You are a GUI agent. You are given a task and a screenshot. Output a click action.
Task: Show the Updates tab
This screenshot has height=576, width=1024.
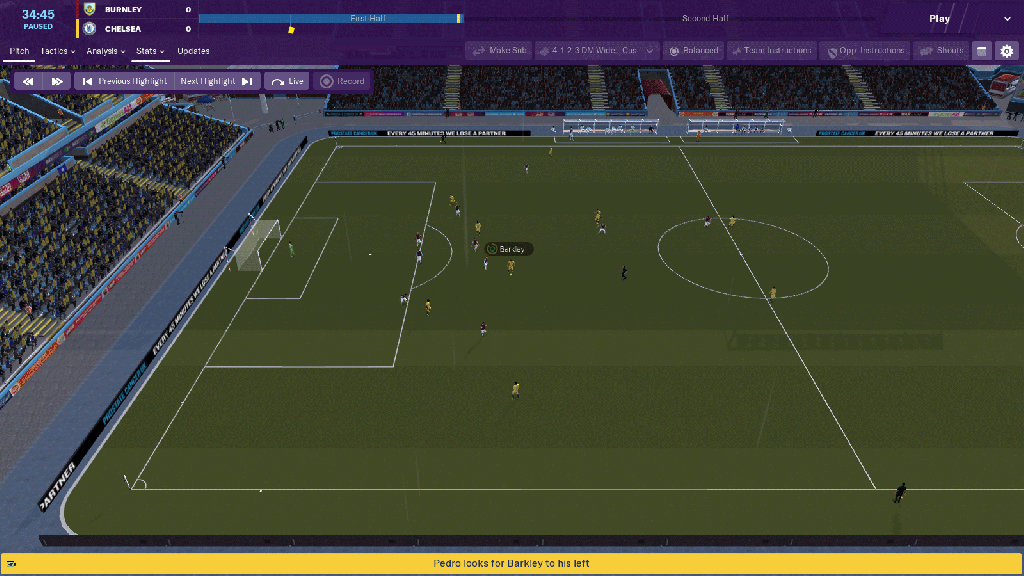(x=193, y=51)
